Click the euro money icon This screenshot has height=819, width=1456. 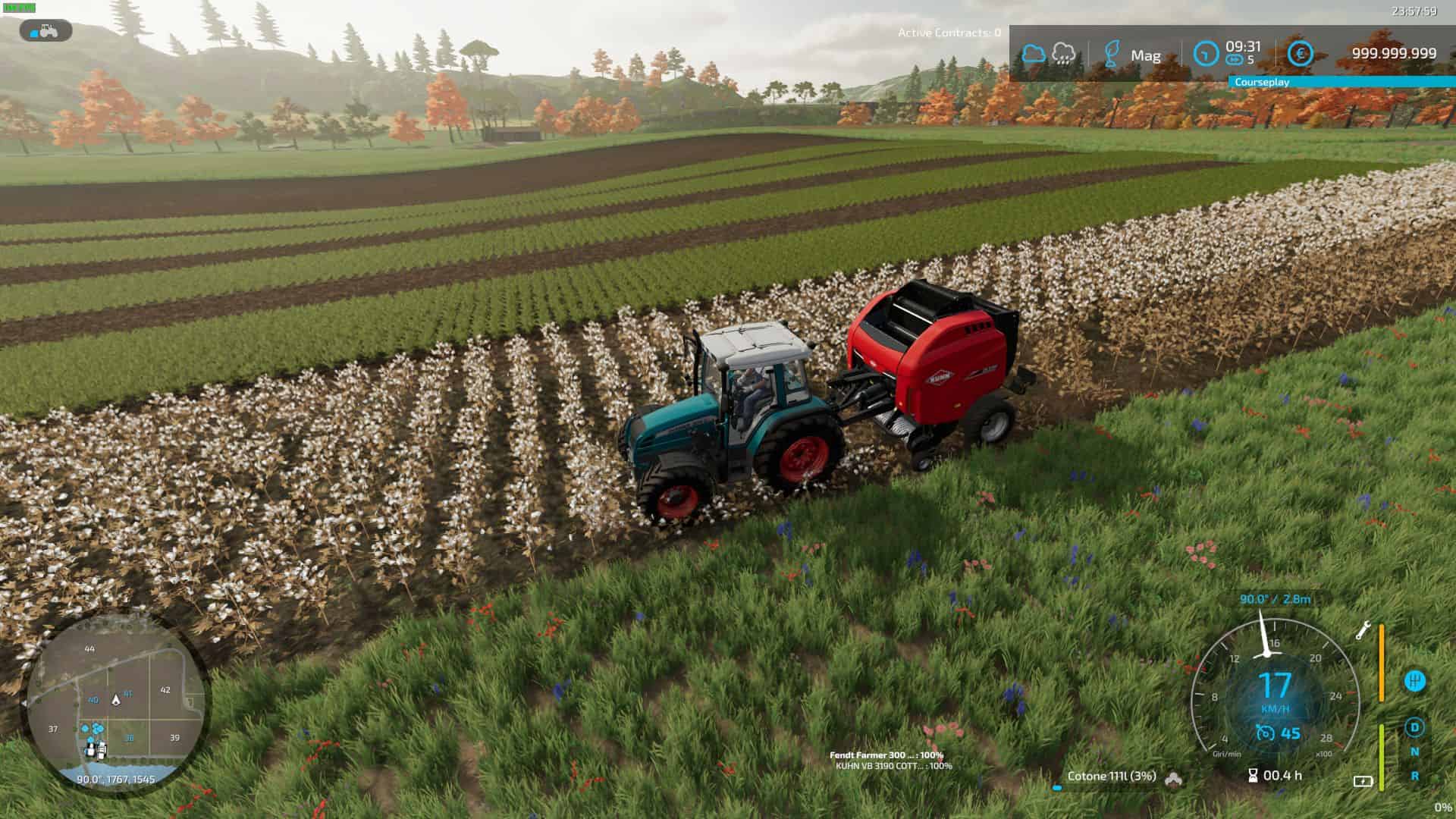pyautogui.click(x=1301, y=54)
